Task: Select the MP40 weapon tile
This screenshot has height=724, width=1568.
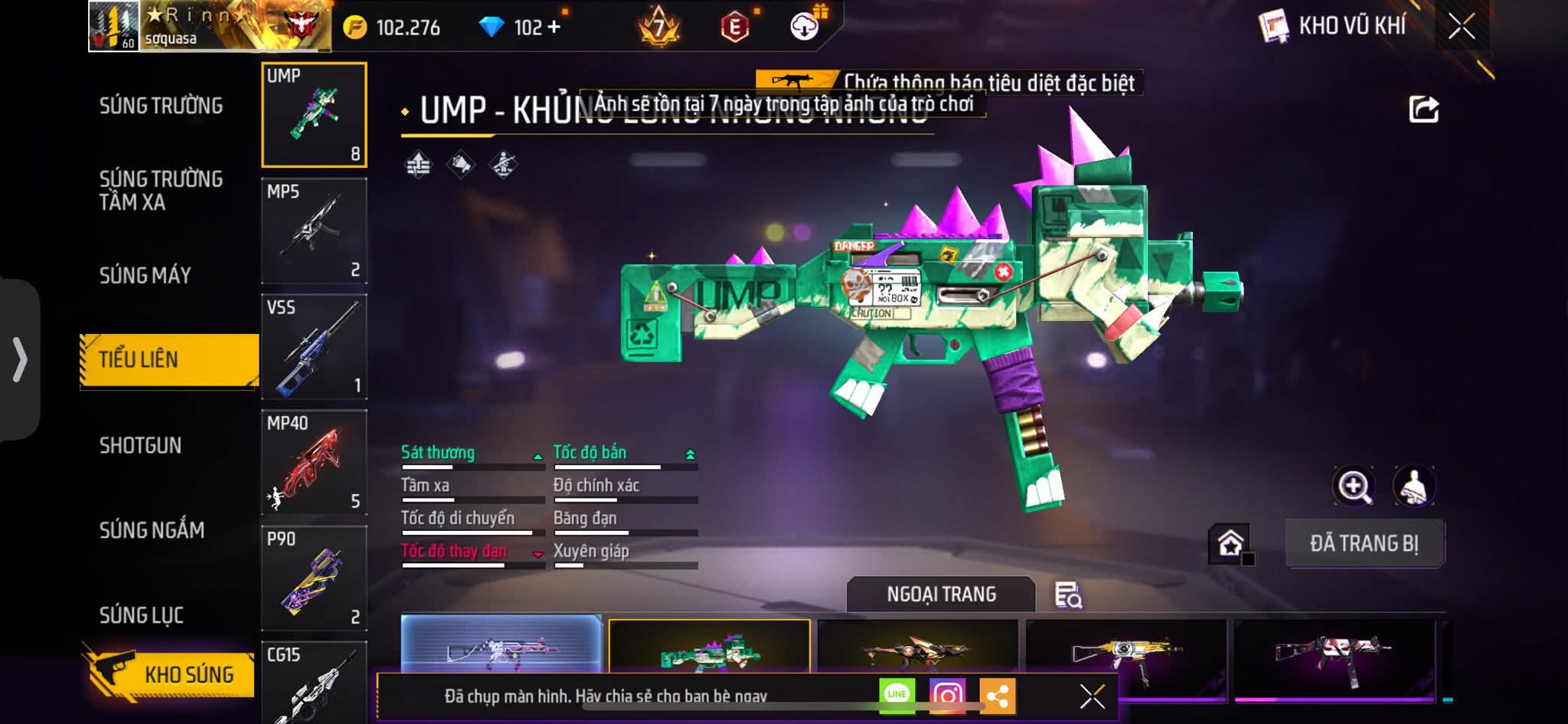Action: 314,462
